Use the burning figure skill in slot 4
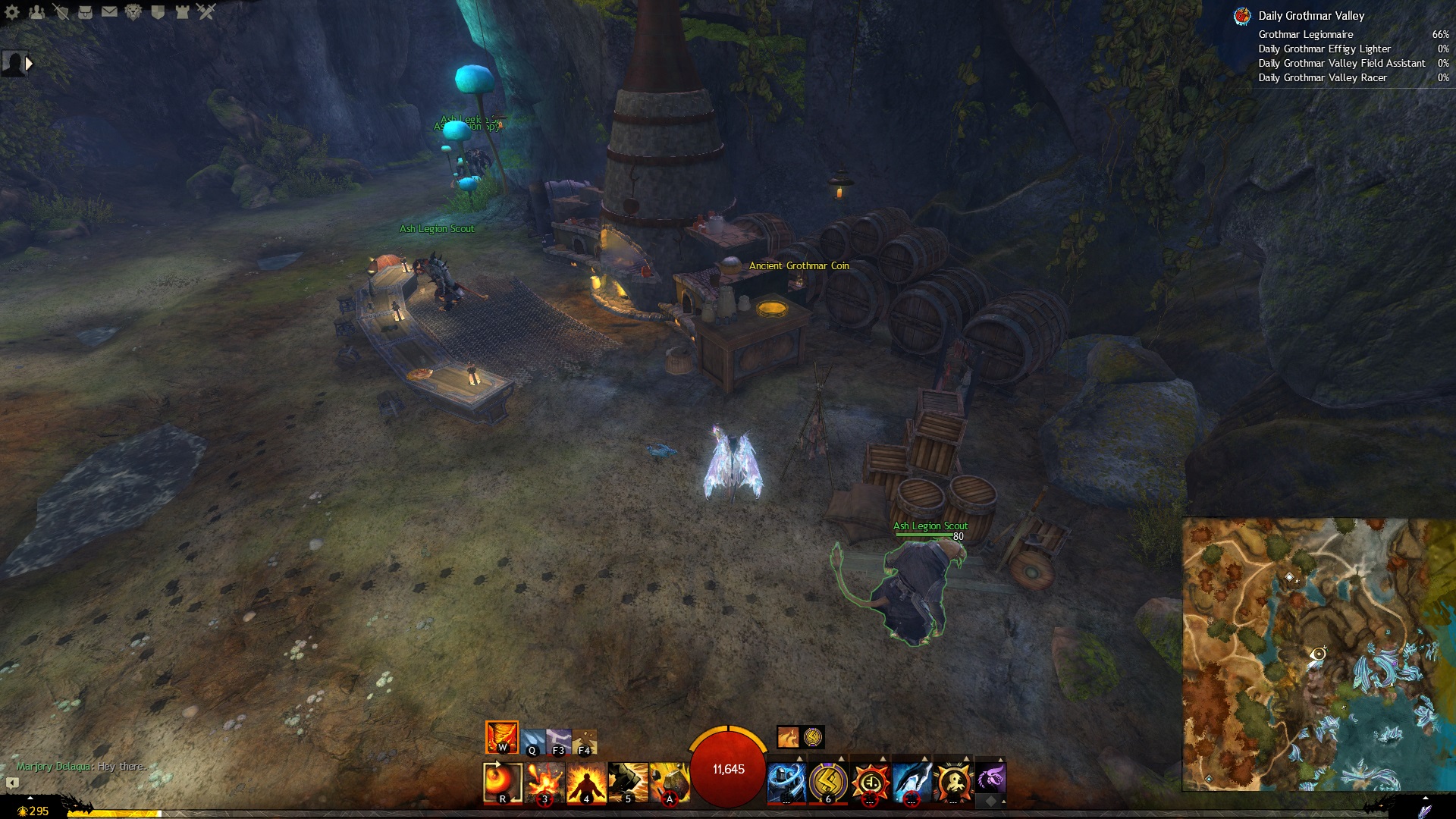This screenshot has height=819, width=1456. pos(586,782)
